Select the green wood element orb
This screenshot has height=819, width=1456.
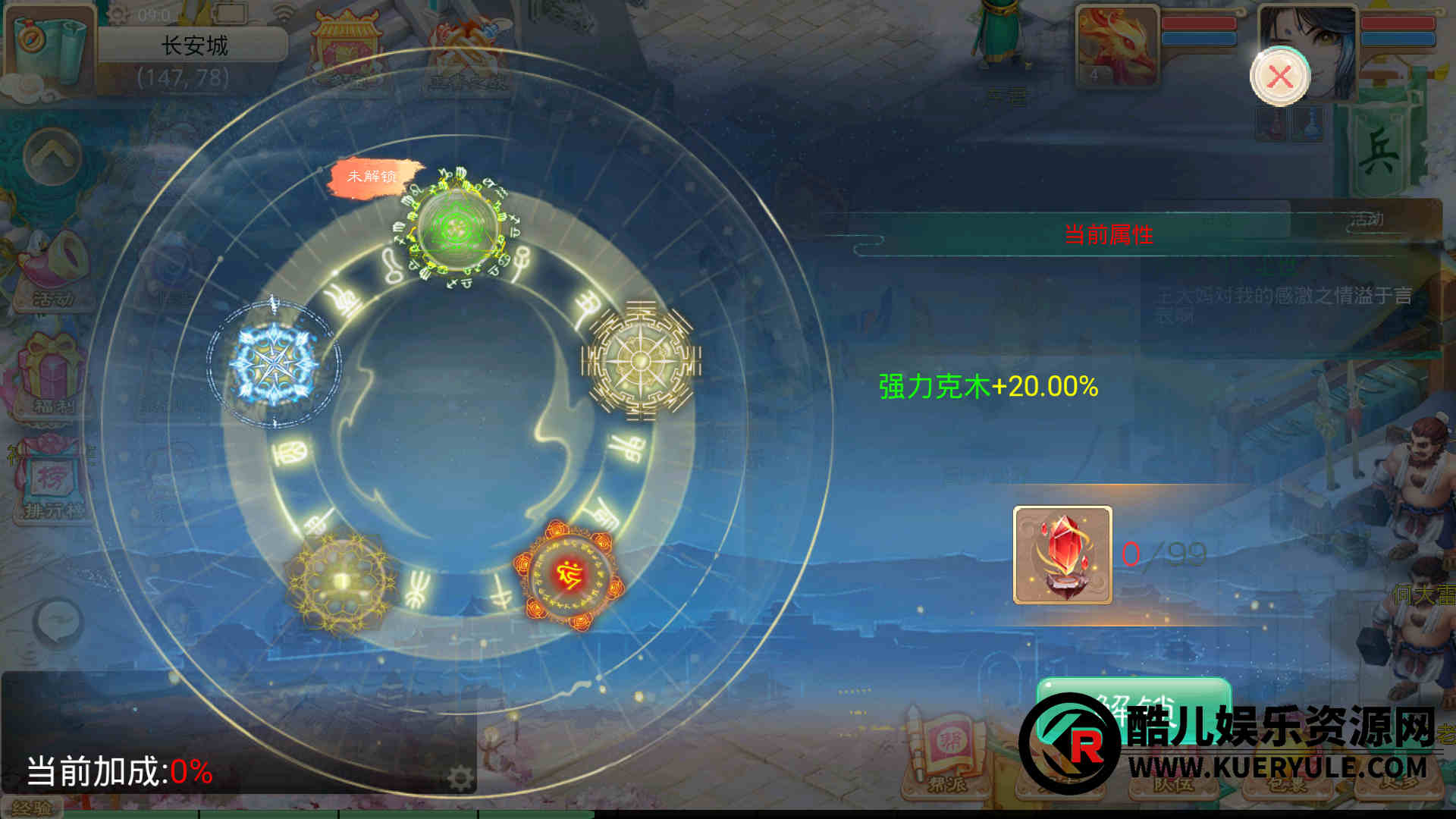[x=457, y=227]
